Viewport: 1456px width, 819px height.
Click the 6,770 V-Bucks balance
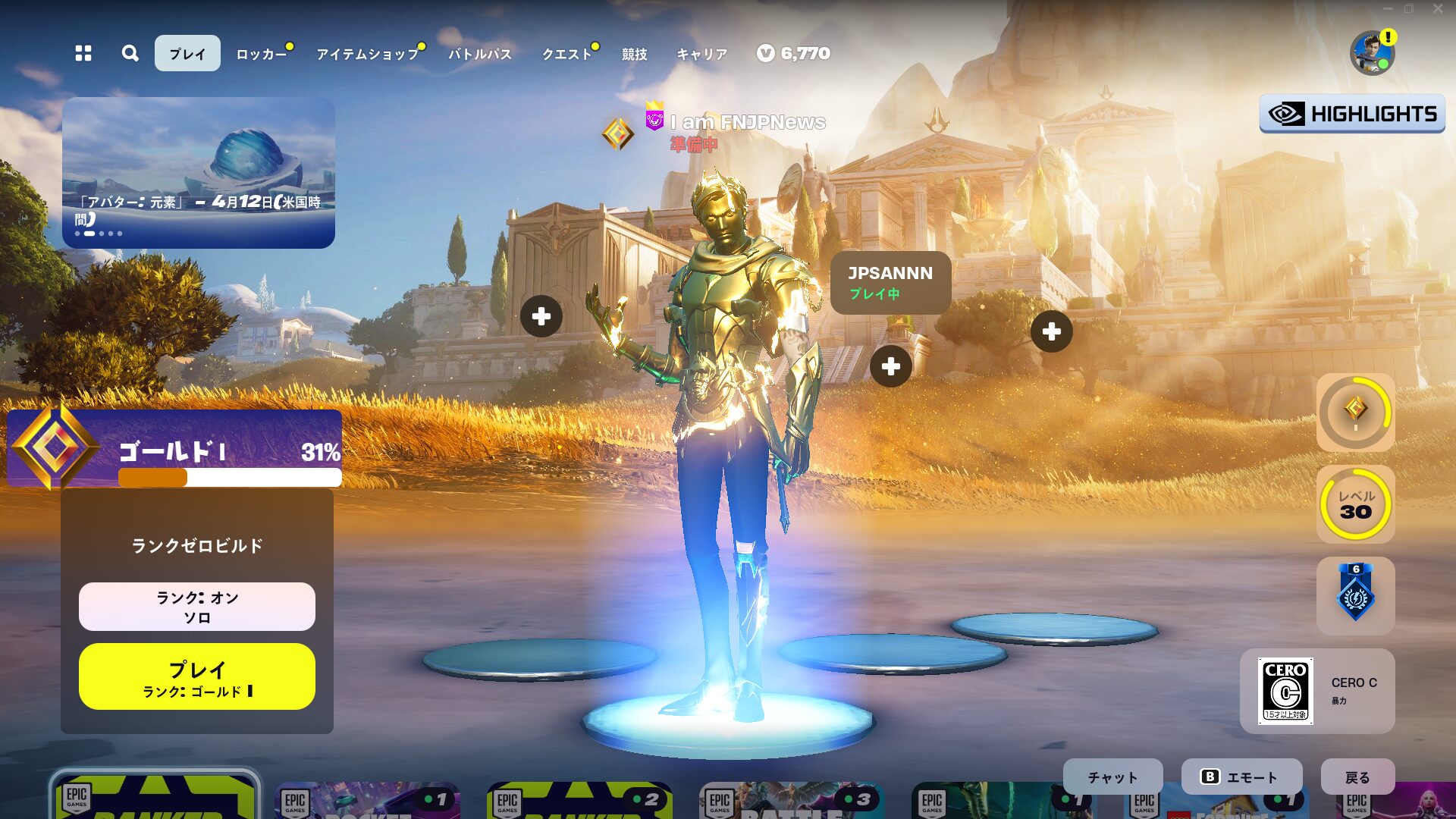(794, 53)
